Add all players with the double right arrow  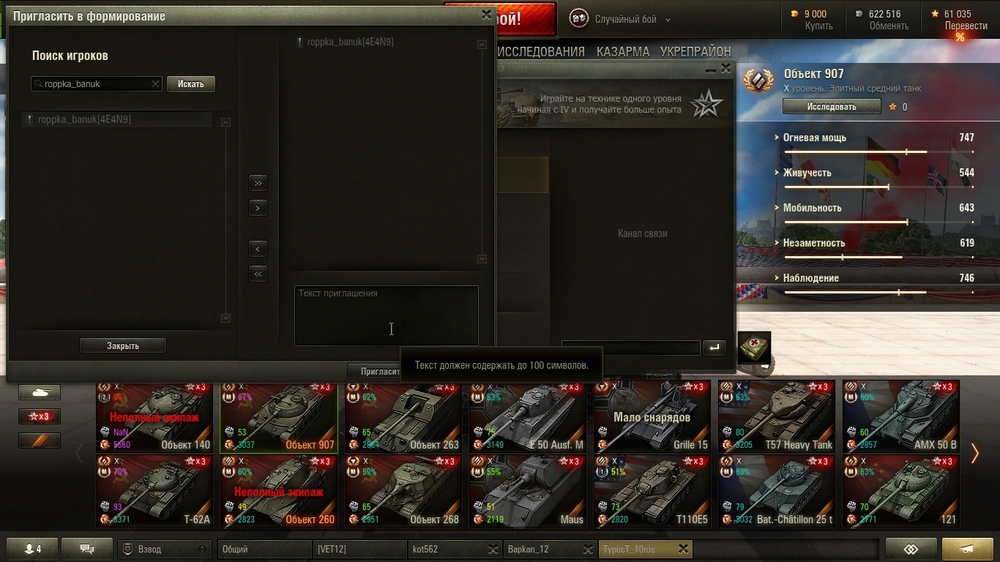tap(258, 183)
